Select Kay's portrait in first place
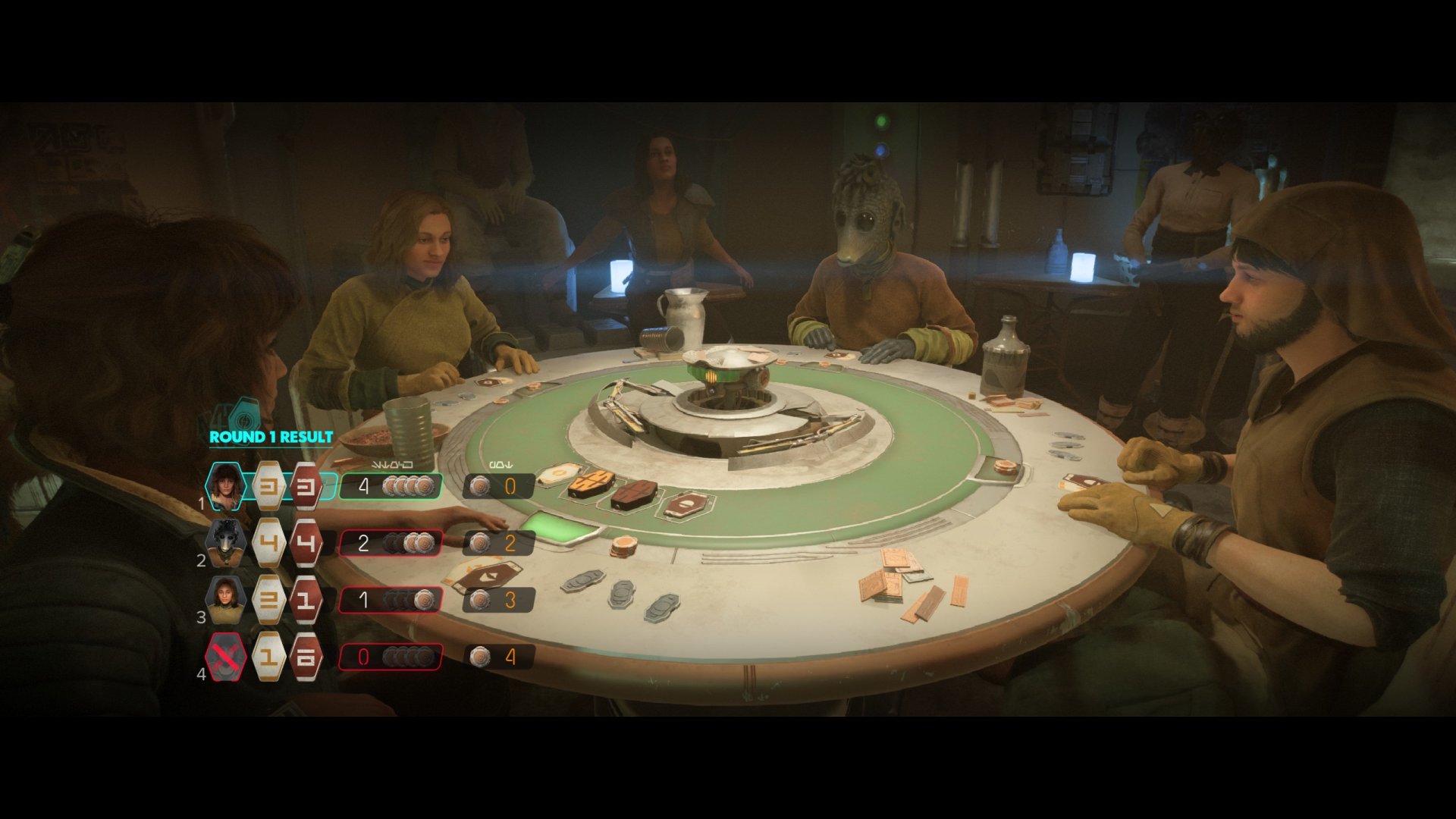 [x=225, y=486]
